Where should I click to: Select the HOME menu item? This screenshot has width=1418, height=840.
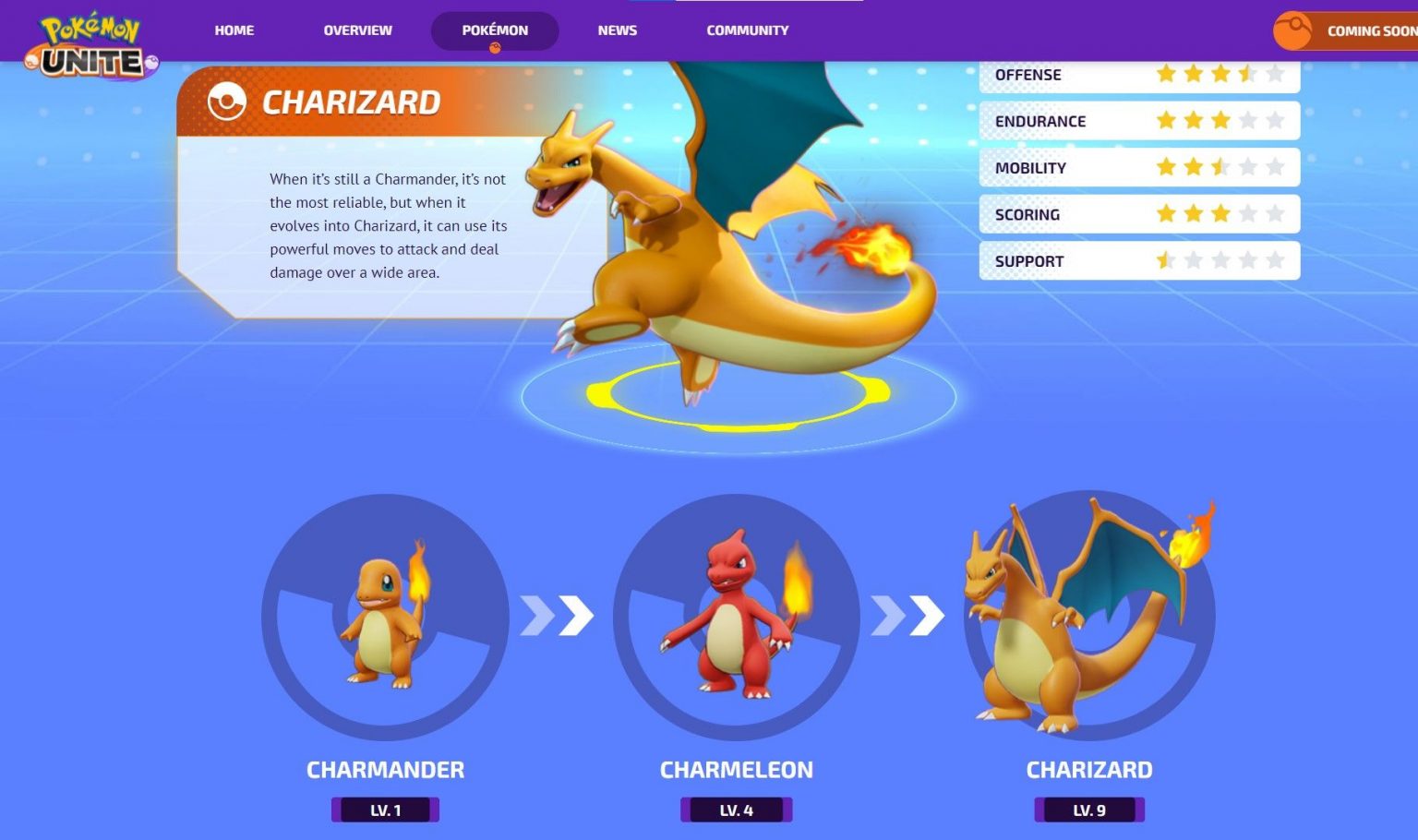[234, 30]
